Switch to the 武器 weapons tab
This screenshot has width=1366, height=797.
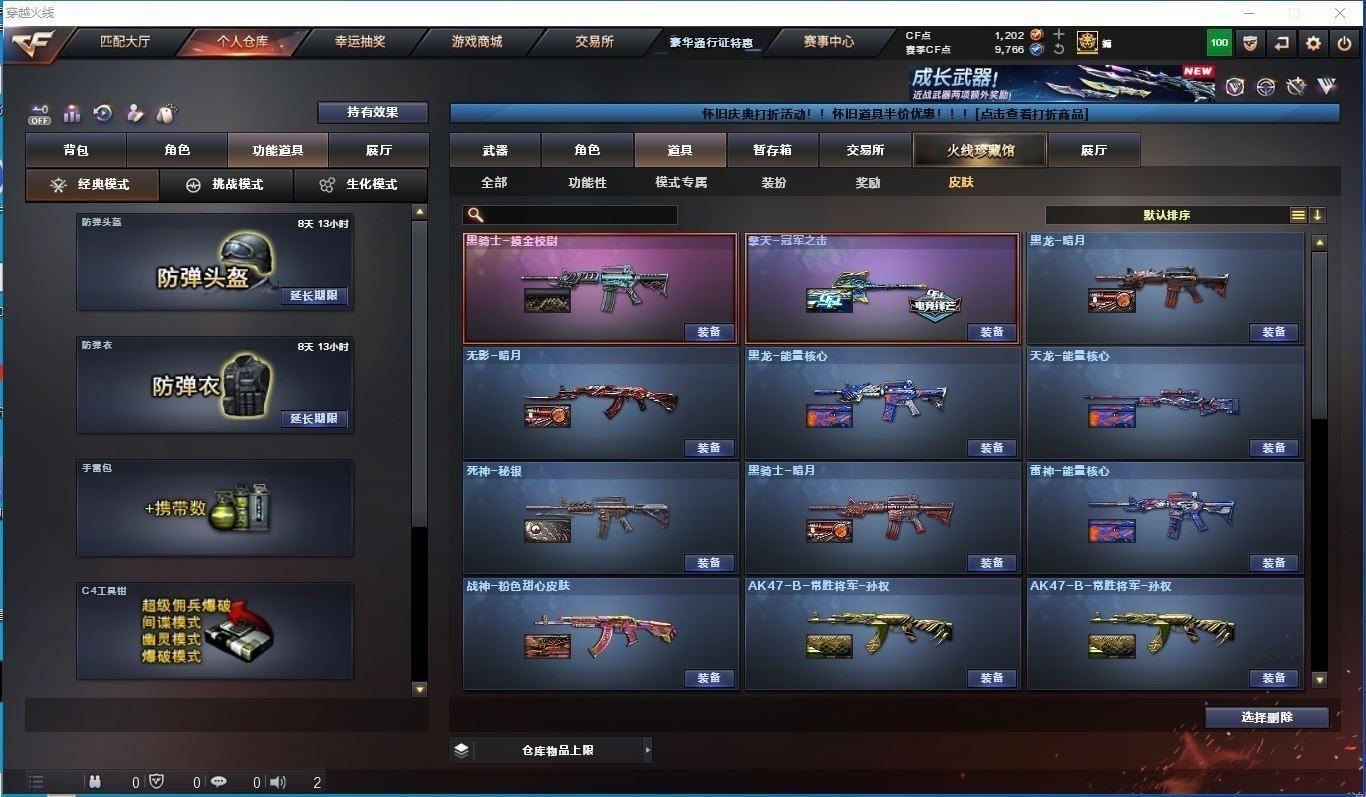coord(495,150)
